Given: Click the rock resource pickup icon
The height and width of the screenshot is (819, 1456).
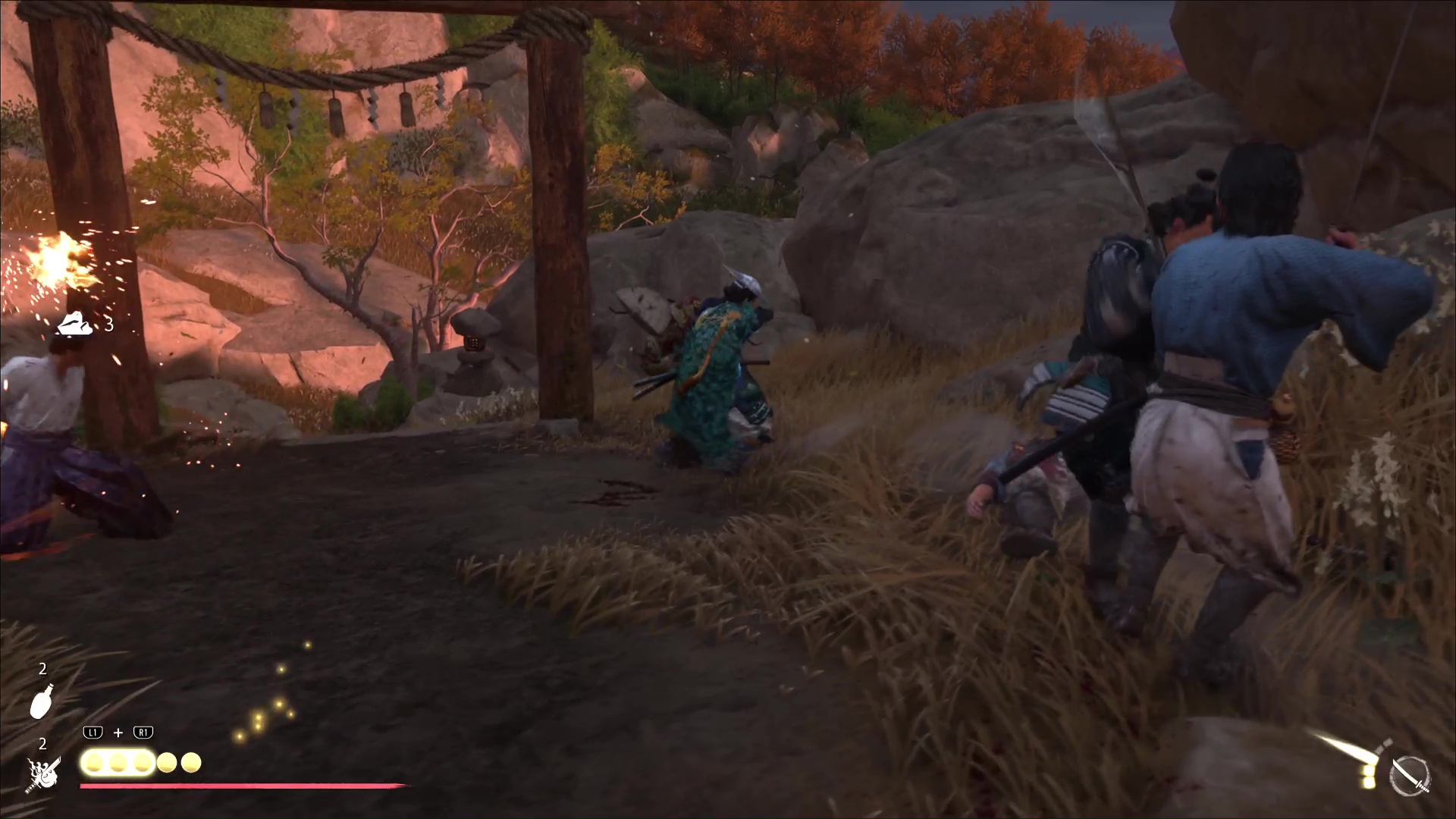Looking at the screenshot, I should (x=75, y=324).
